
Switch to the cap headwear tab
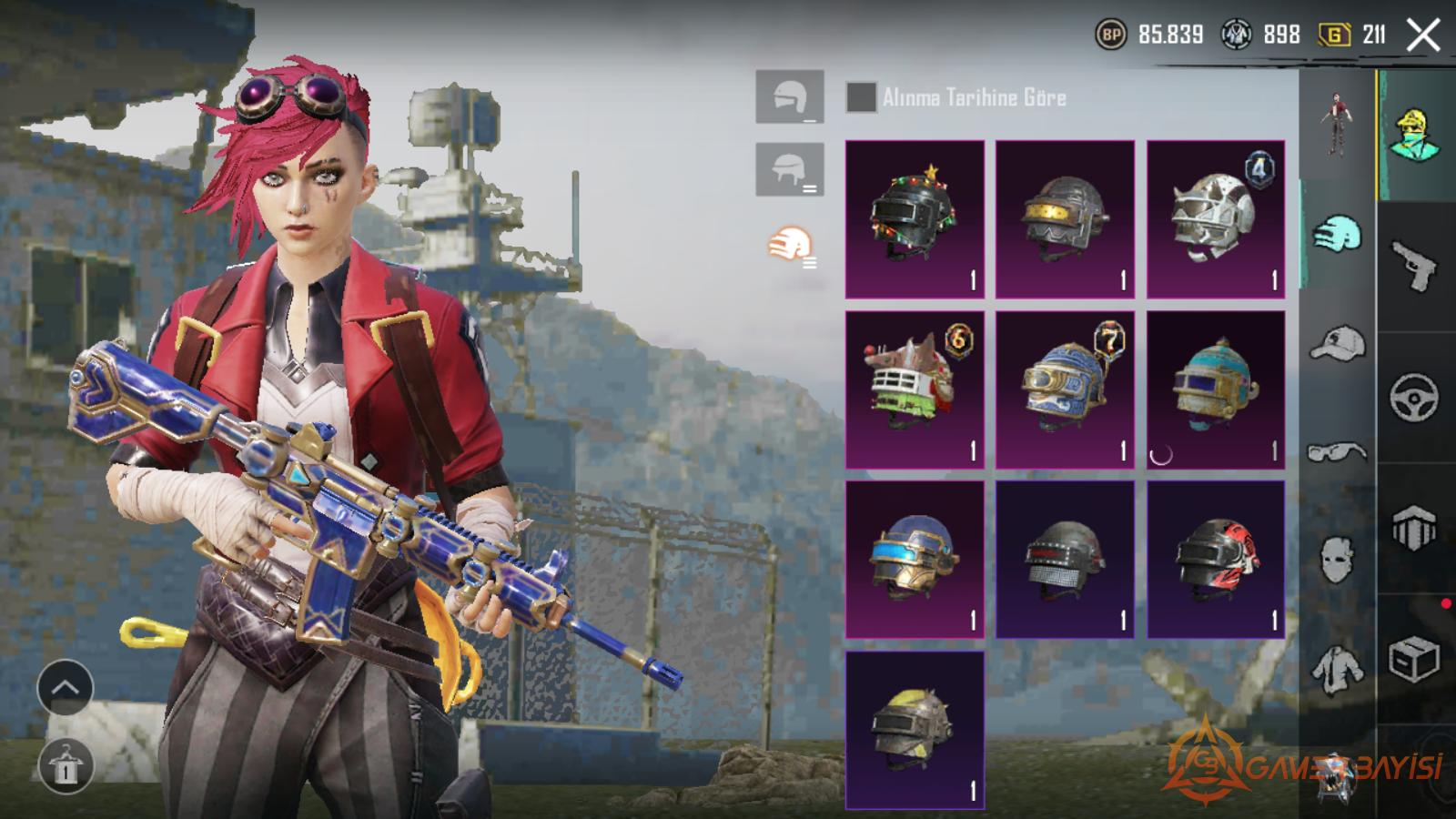click(x=1337, y=344)
